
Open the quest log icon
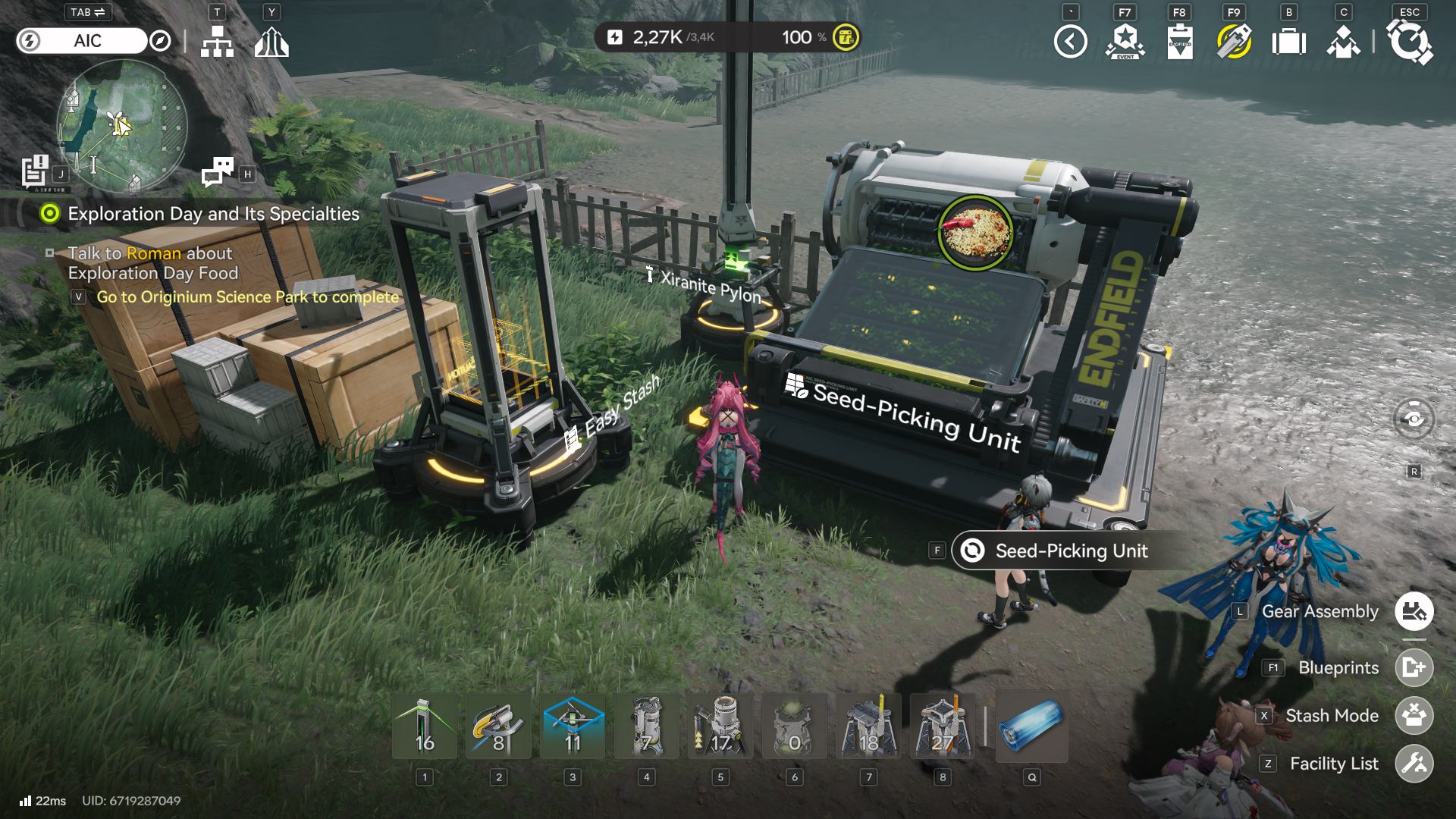[35, 171]
